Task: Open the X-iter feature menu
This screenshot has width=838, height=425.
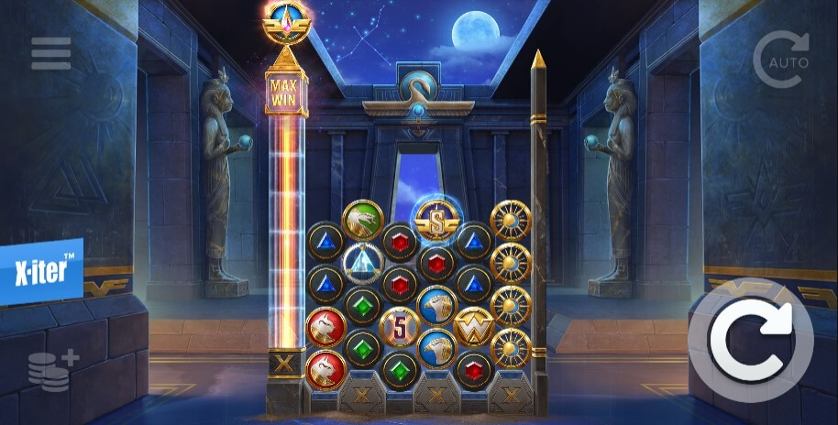Action: point(40,272)
